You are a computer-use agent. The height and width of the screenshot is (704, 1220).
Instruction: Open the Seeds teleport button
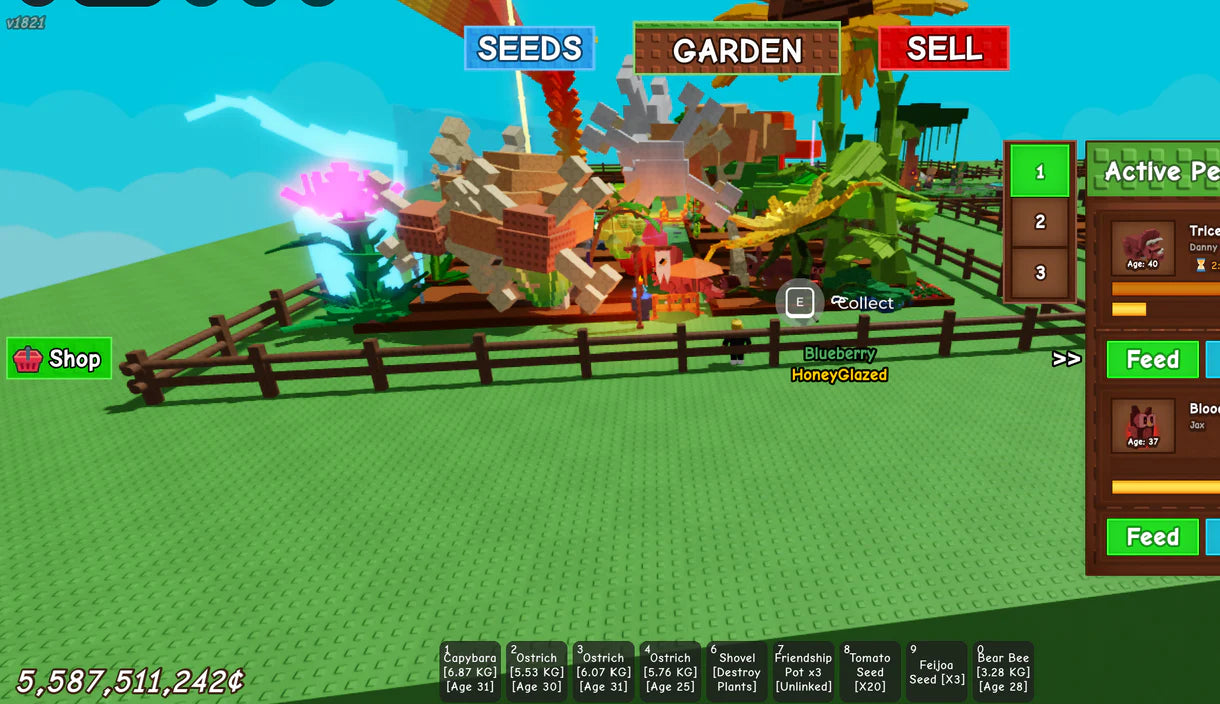point(529,48)
